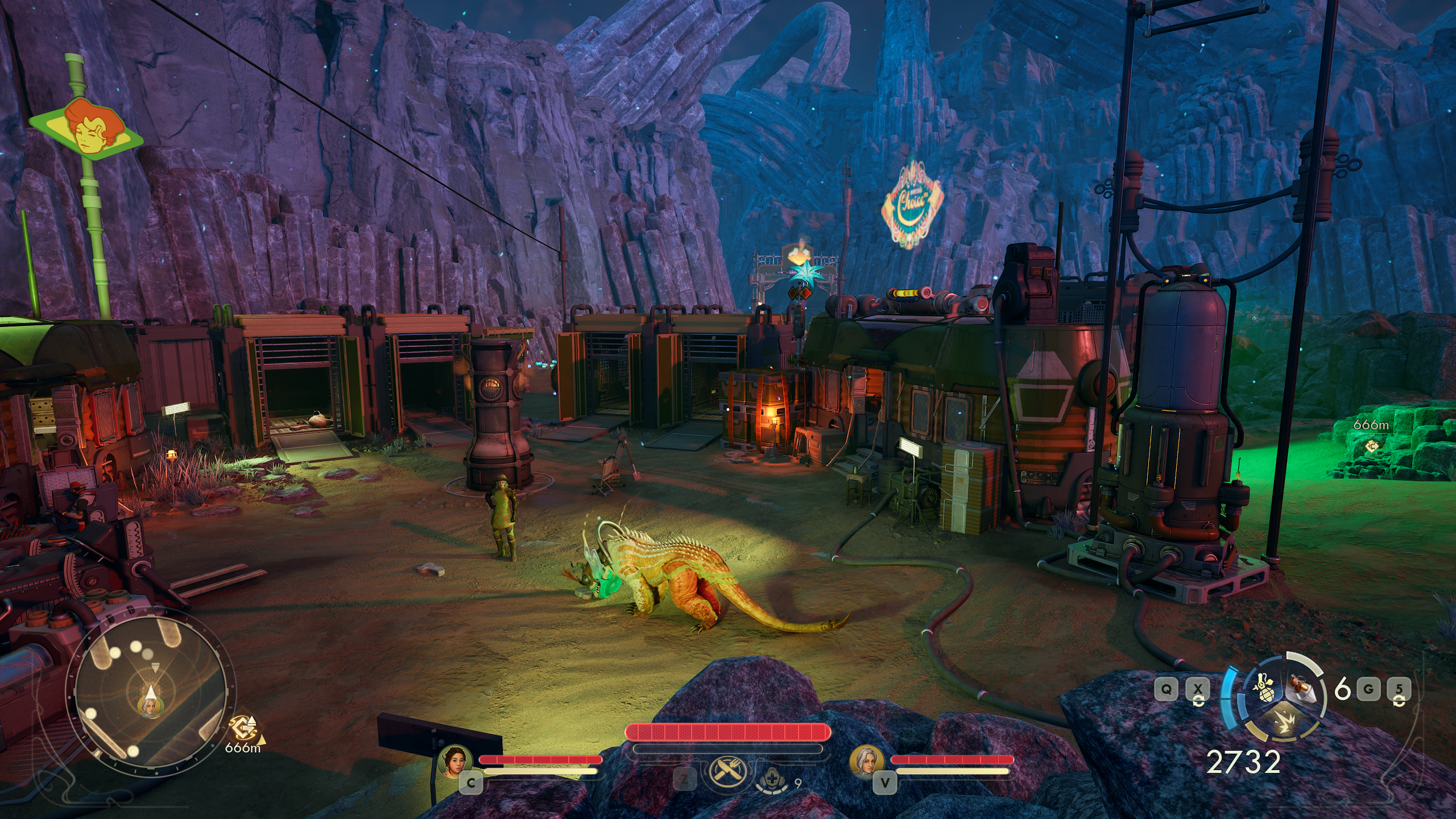Click the distant quest waypoint marker
1456x819 pixels.
point(1372,446)
